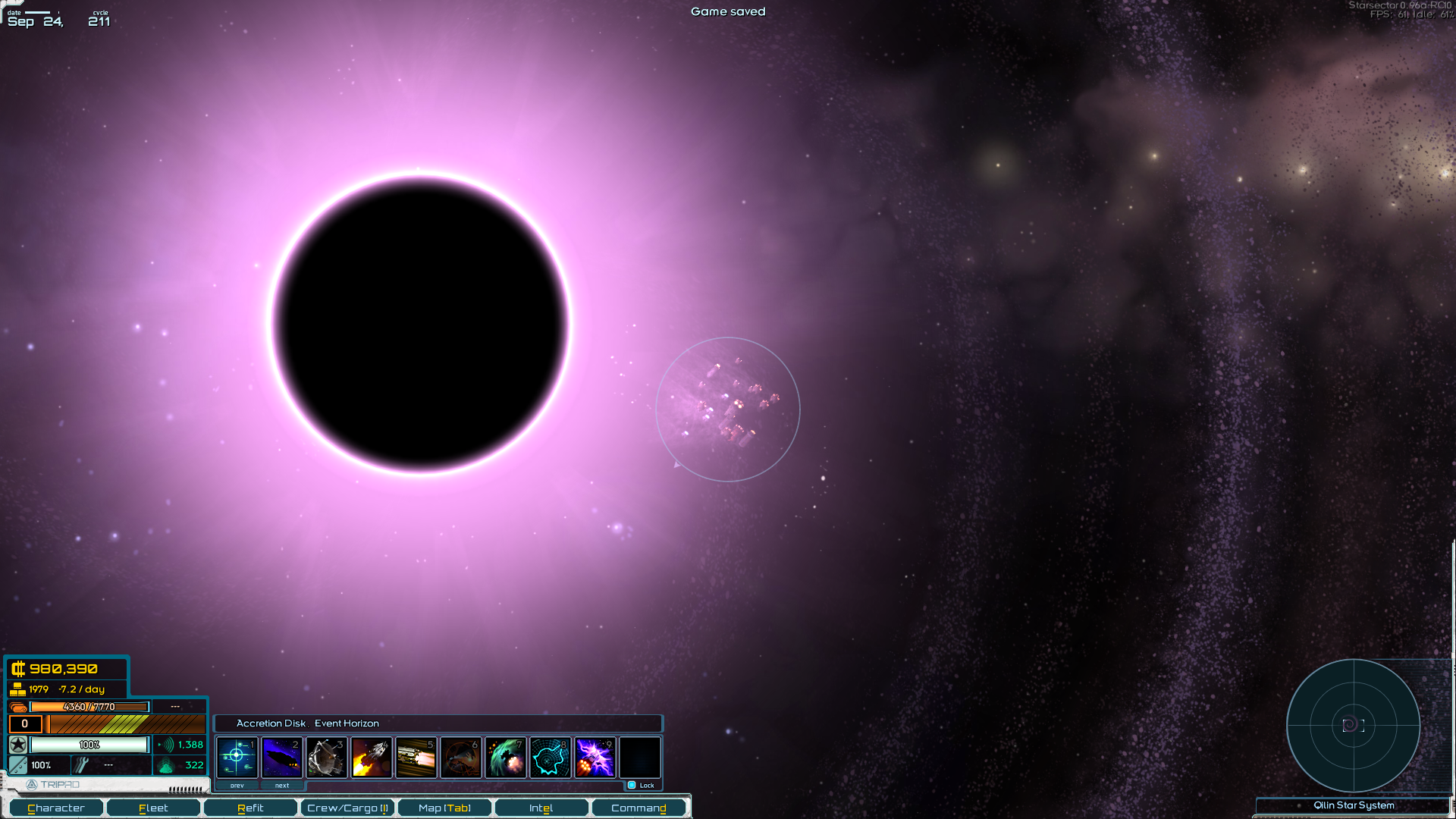
Task: Open the Intel screen
Action: click(541, 808)
